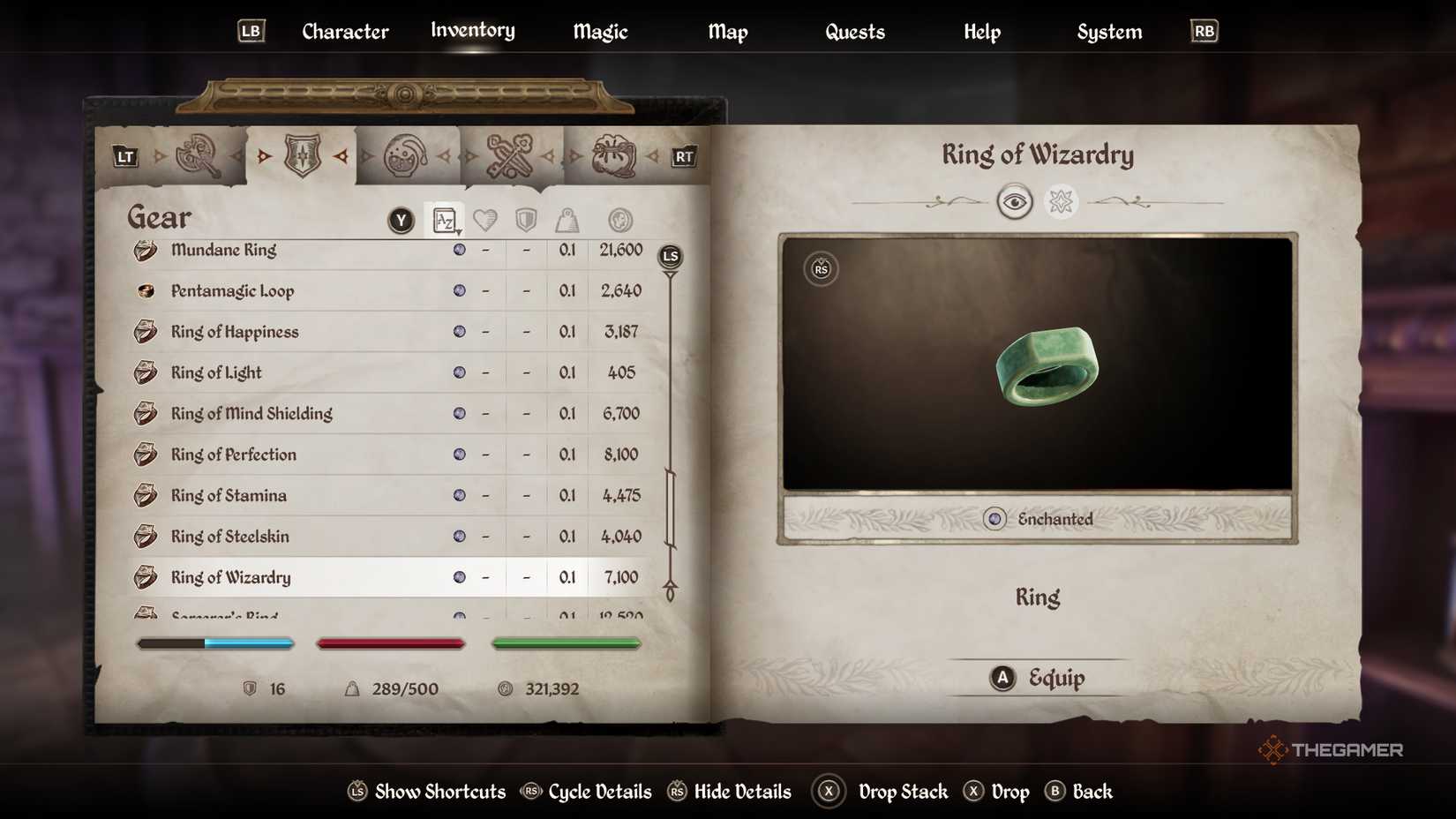Viewport: 1456px width, 819px height.
Task: Switch to the Quests menu
Action: (x=854, y=32)
